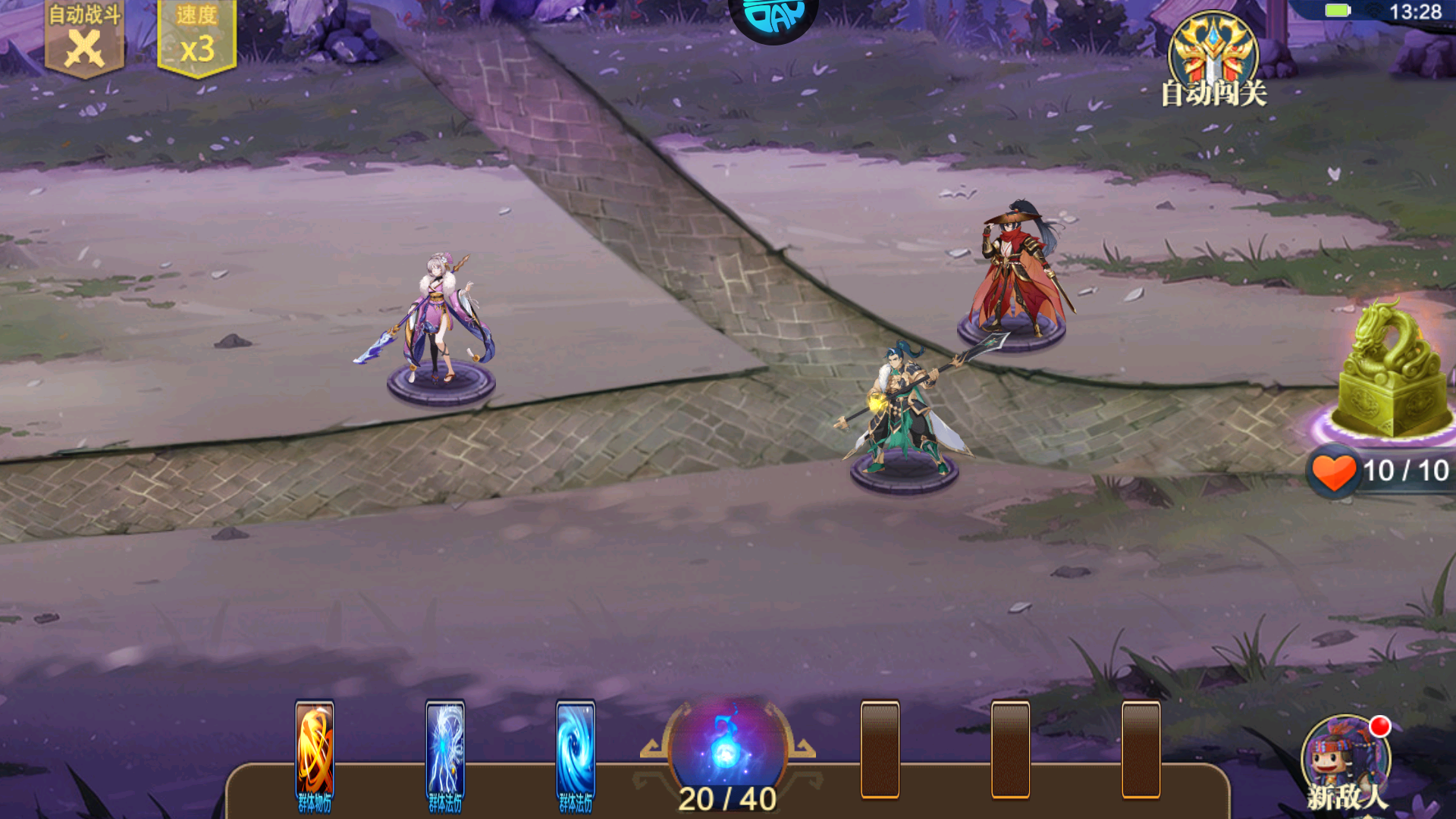Toggle the 自动战斗 auto-battle button

point(84,39)
